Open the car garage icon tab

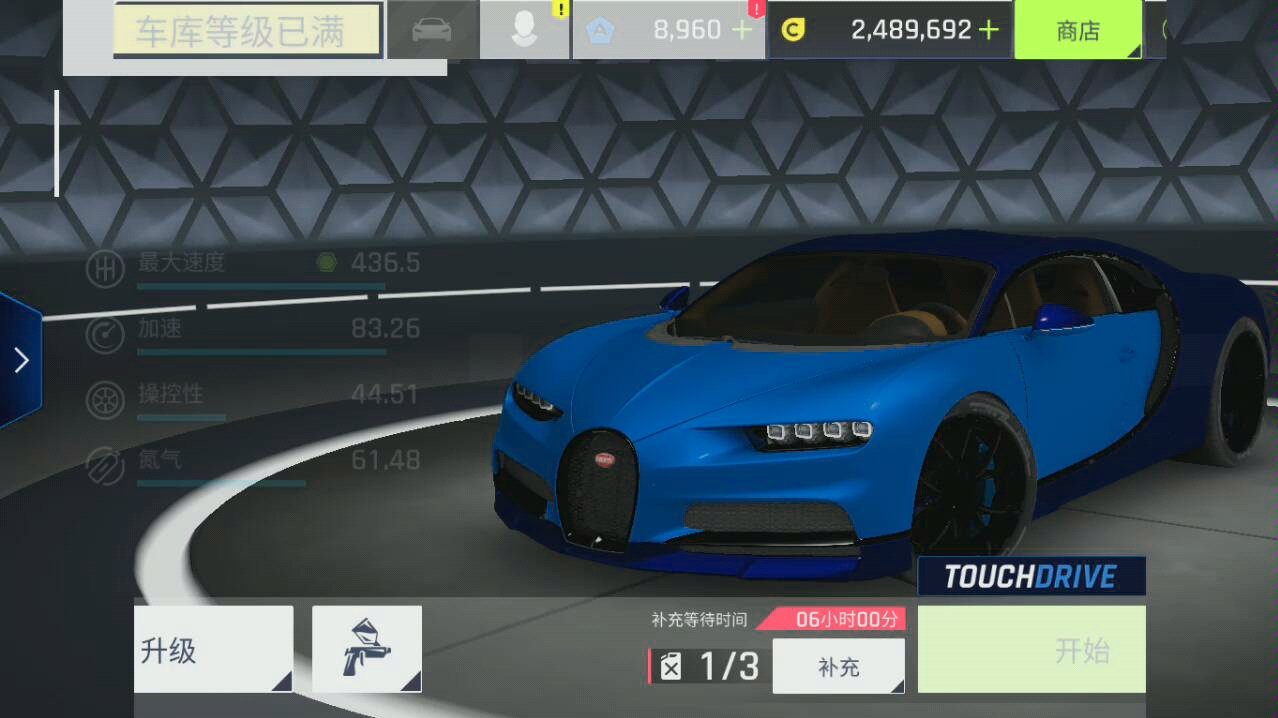pos(432,30)
